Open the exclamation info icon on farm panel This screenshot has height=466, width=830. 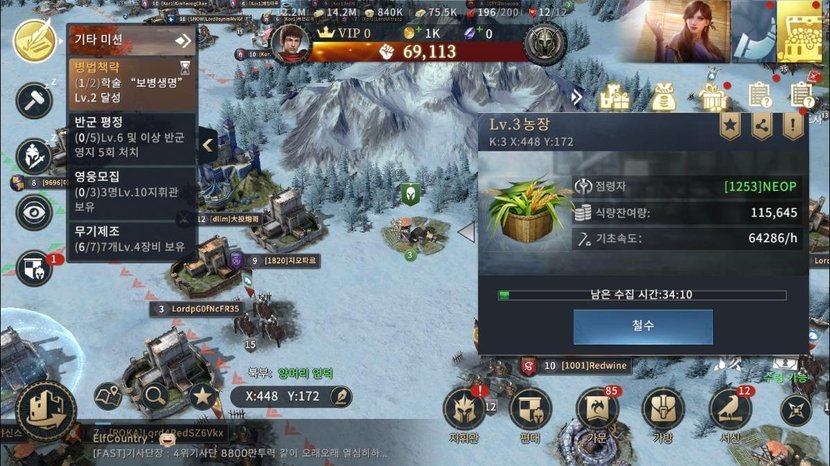[x=792, y=126]
